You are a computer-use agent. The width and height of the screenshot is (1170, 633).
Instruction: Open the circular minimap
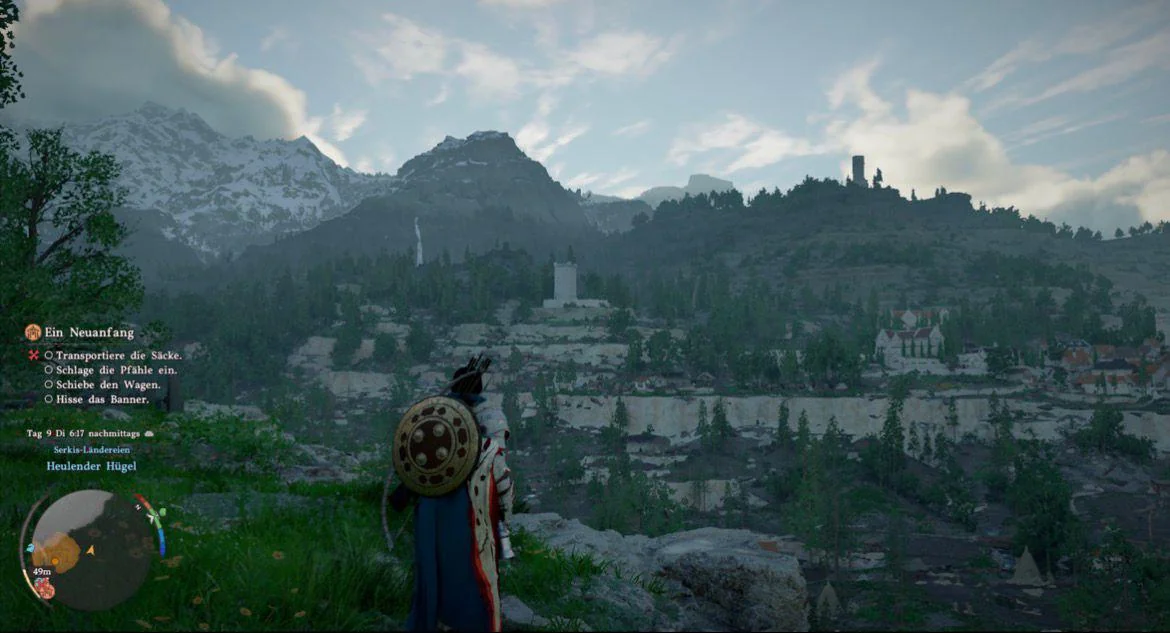coord(90,548)
